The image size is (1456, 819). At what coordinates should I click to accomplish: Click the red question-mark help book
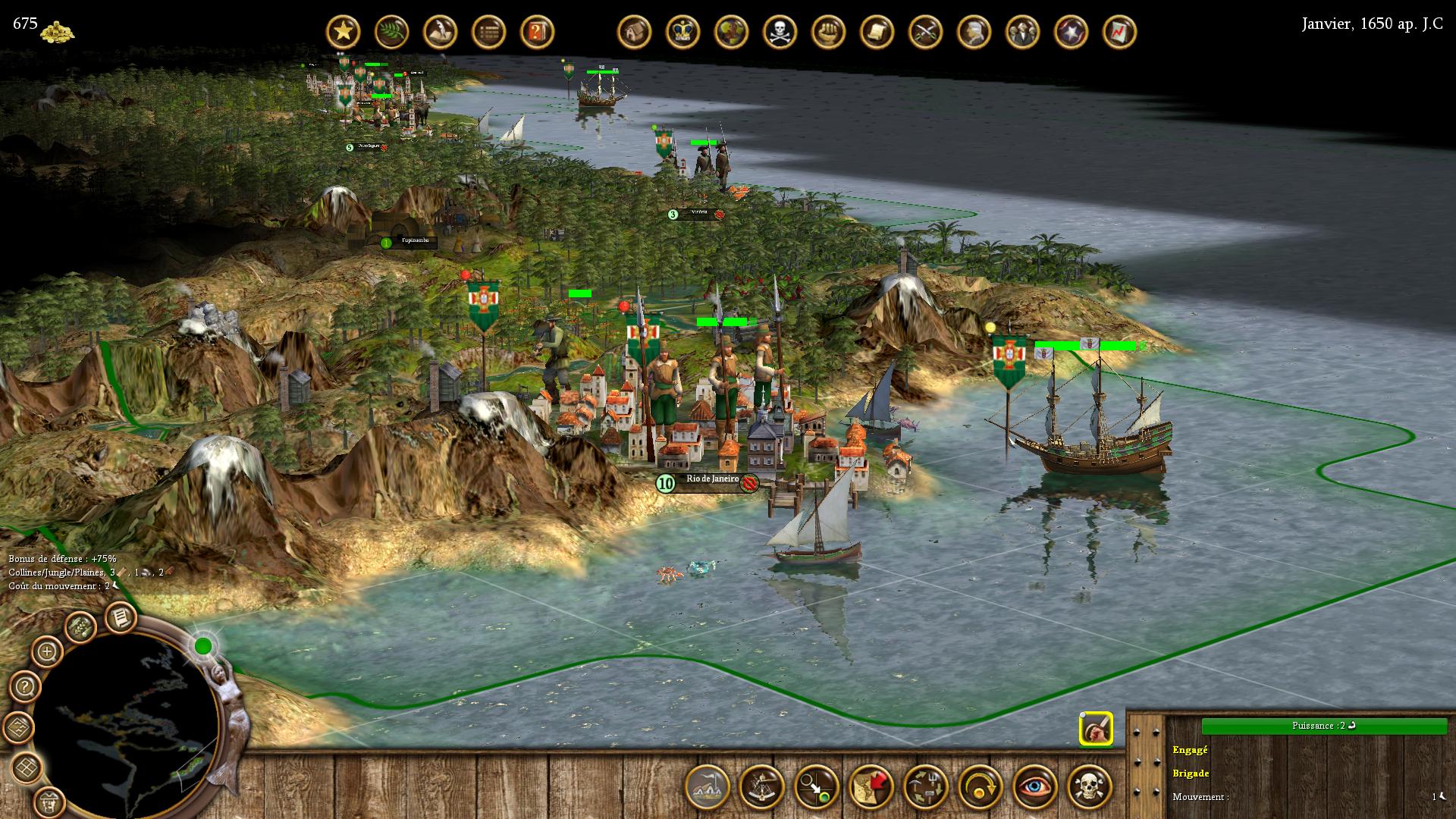pos(537,32)
